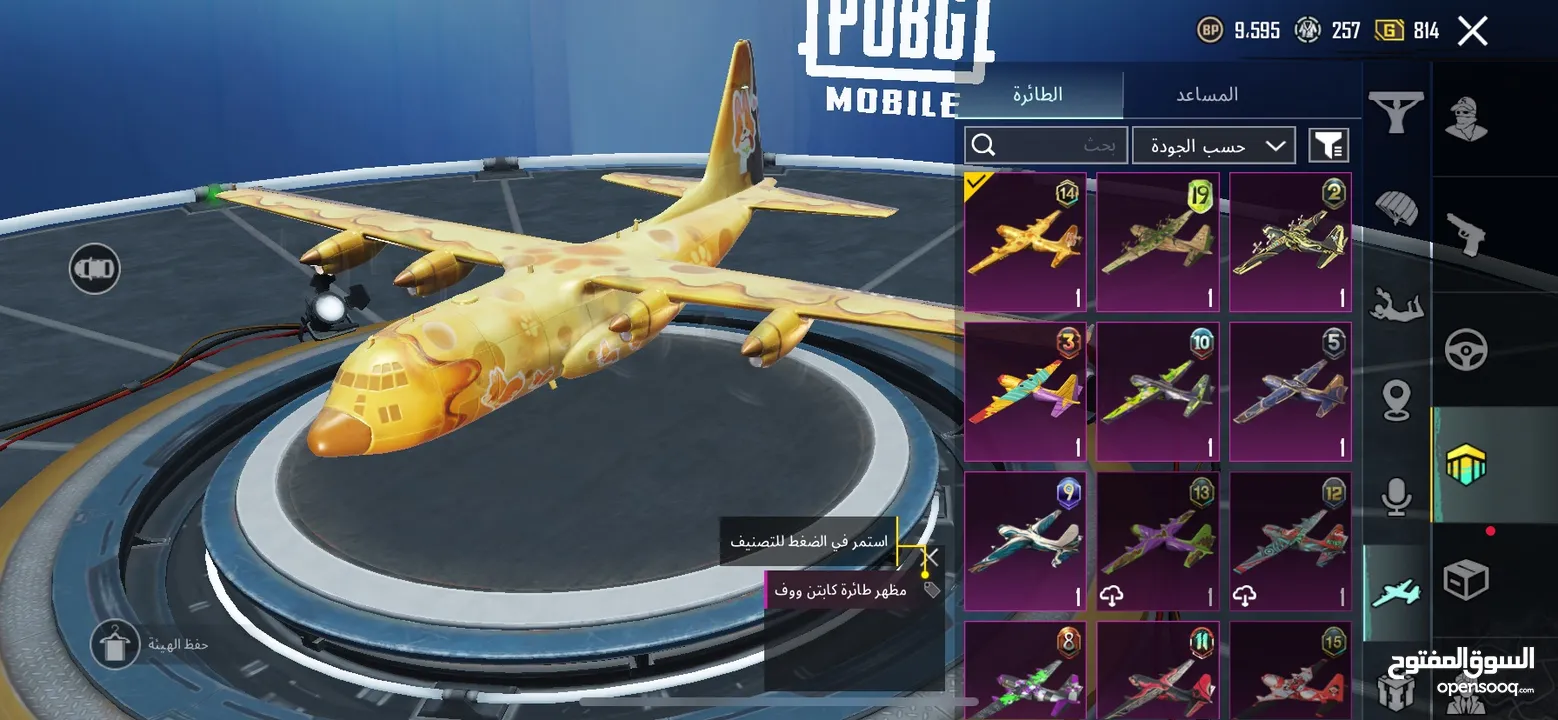
Task: Open the pistol weapons category
Action: (1466, 234)
